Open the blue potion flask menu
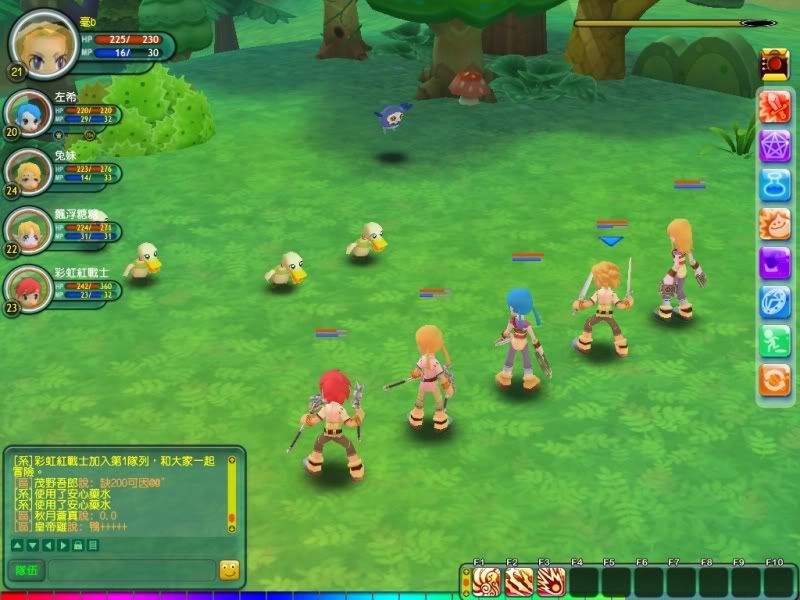 775,184
